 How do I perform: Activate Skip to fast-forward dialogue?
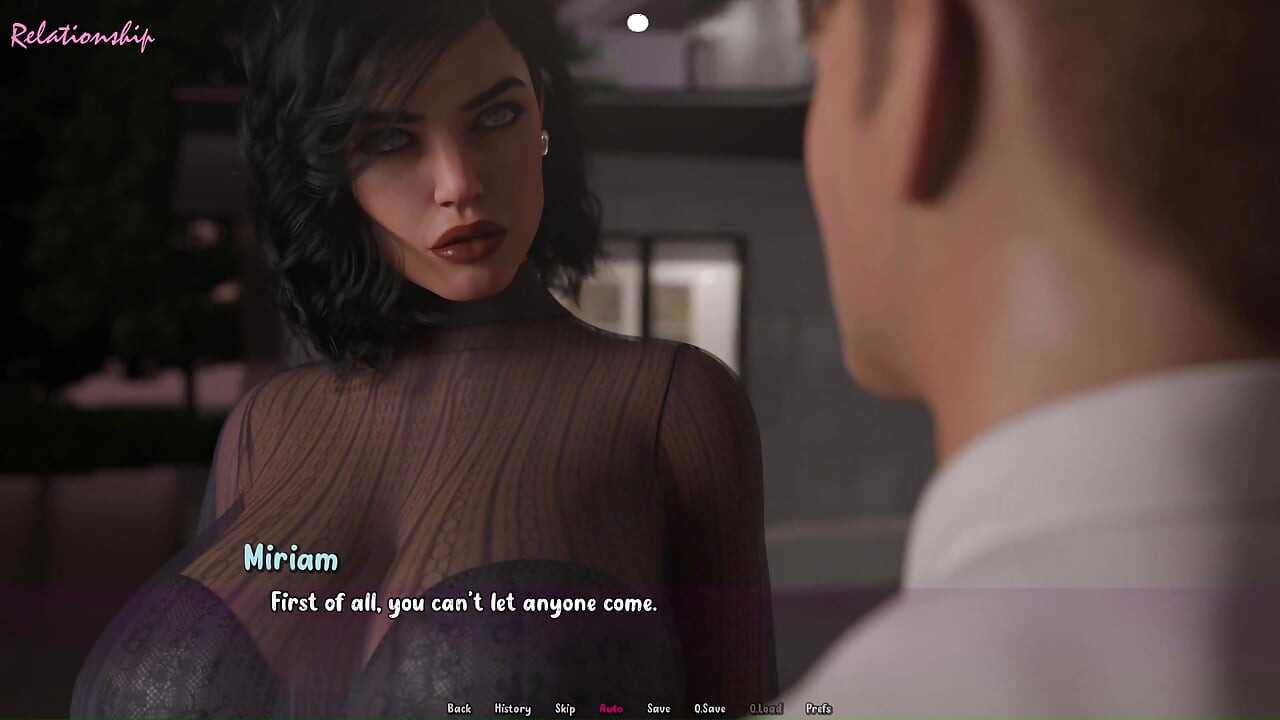[x=565, y=709]
